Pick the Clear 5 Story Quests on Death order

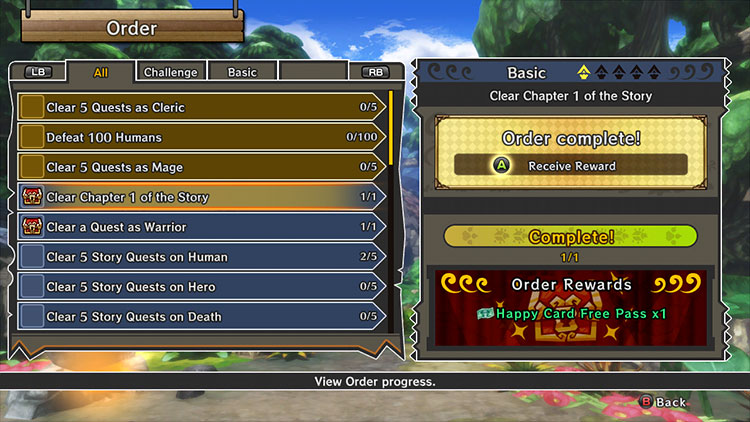[x=200, y=317]
